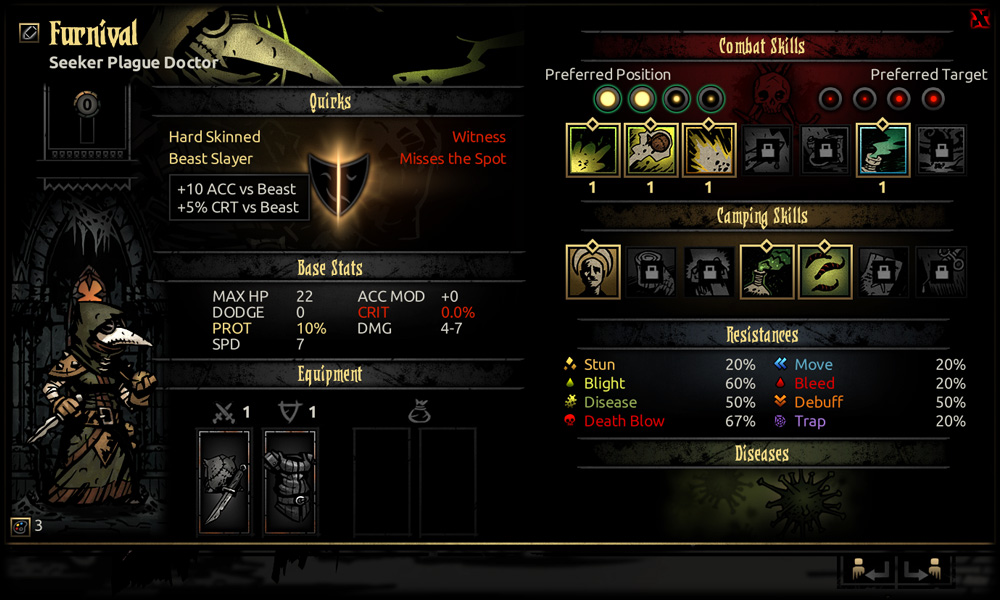Image resolution: width=1000 pixels, height=600 pixels.
Task: Toggle the green vapor flask combat skill
Action: click(883, 151)
